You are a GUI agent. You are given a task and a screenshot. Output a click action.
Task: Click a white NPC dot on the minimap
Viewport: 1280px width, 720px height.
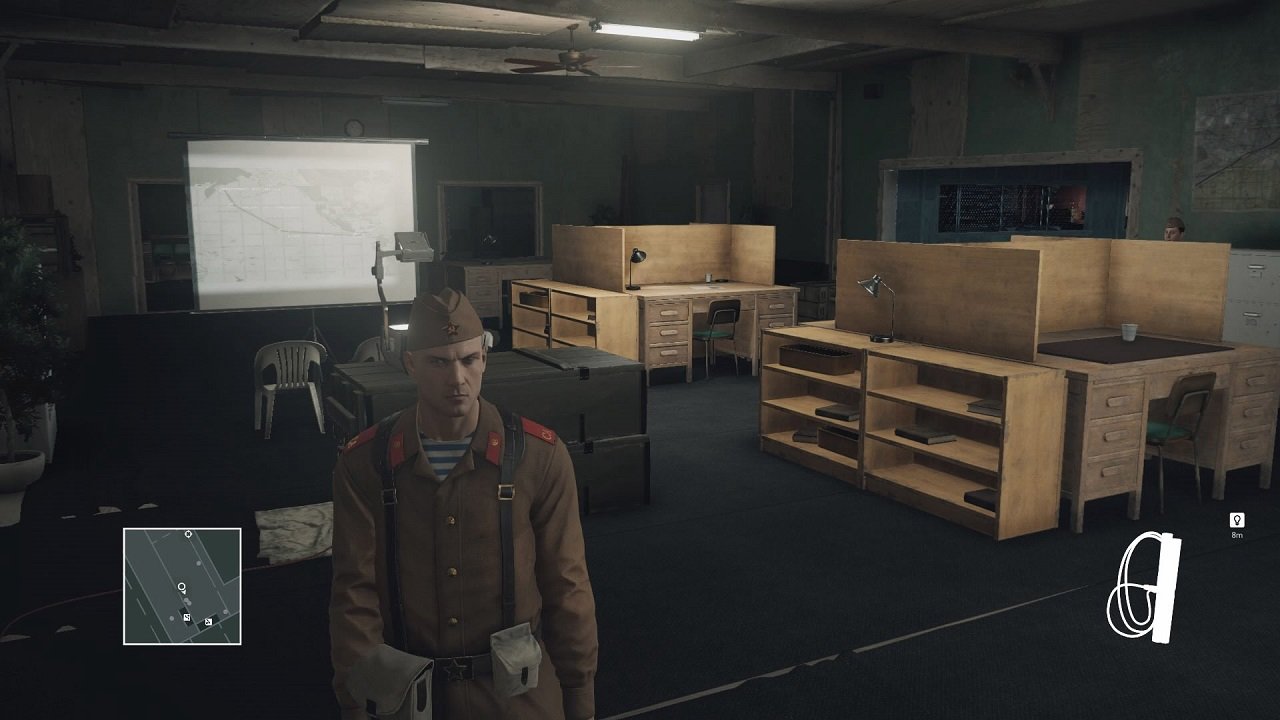click(x=199, y=563)
